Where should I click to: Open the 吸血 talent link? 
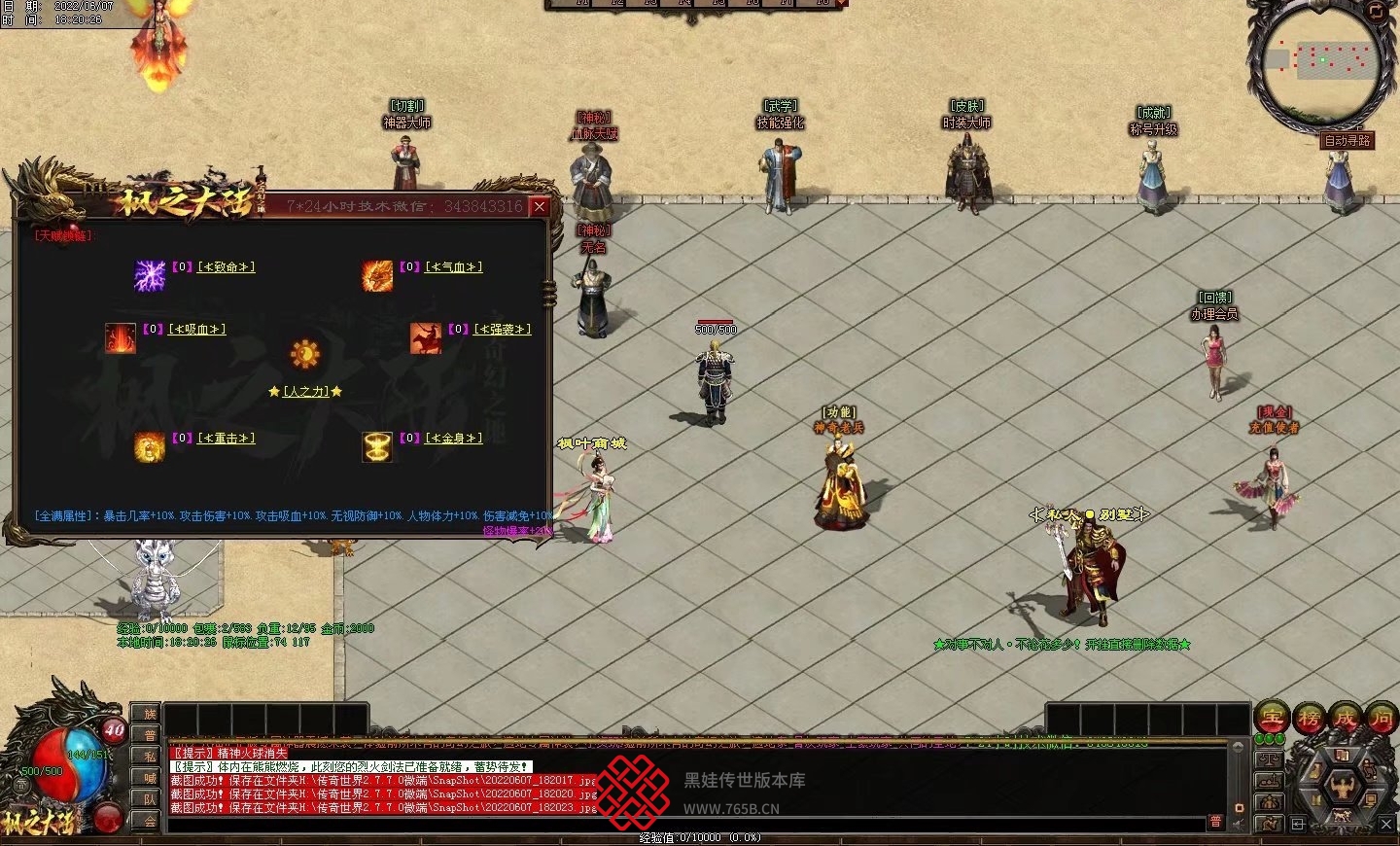click(197, 330)
